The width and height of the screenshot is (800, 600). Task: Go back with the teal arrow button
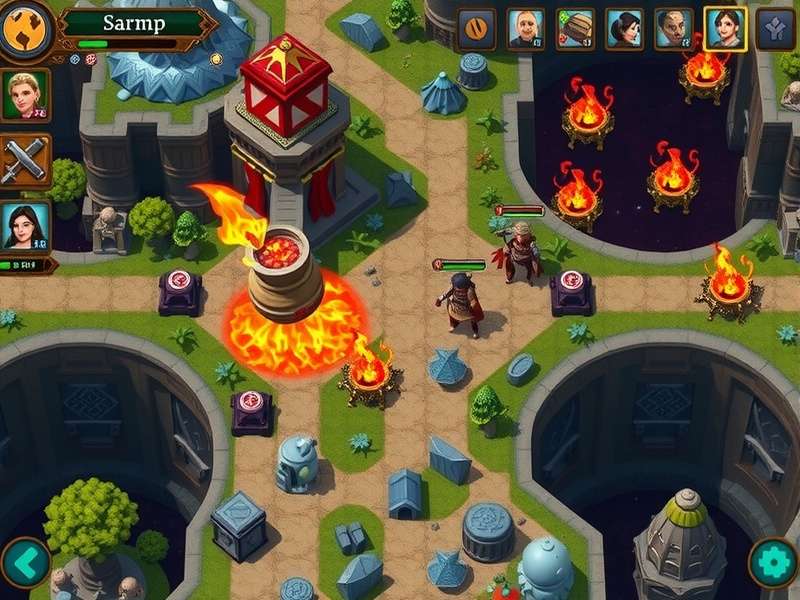pos(26,563)
